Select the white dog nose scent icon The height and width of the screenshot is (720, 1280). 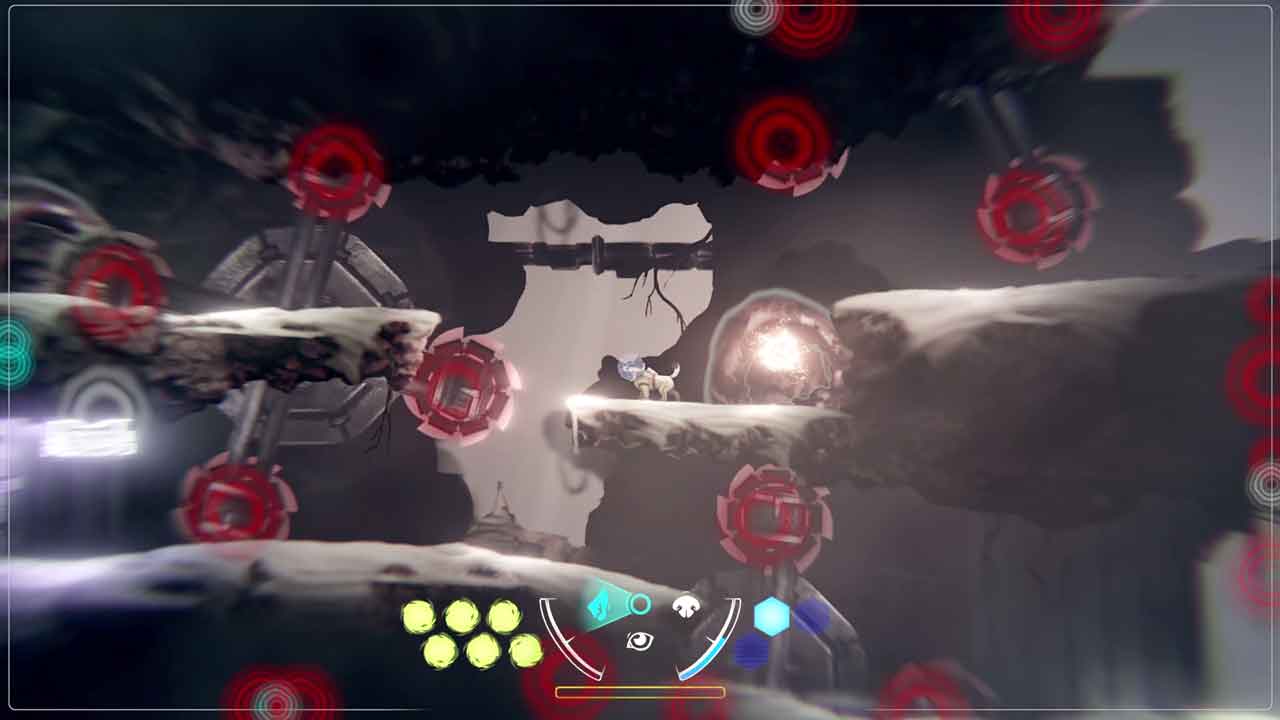(685, 605)
